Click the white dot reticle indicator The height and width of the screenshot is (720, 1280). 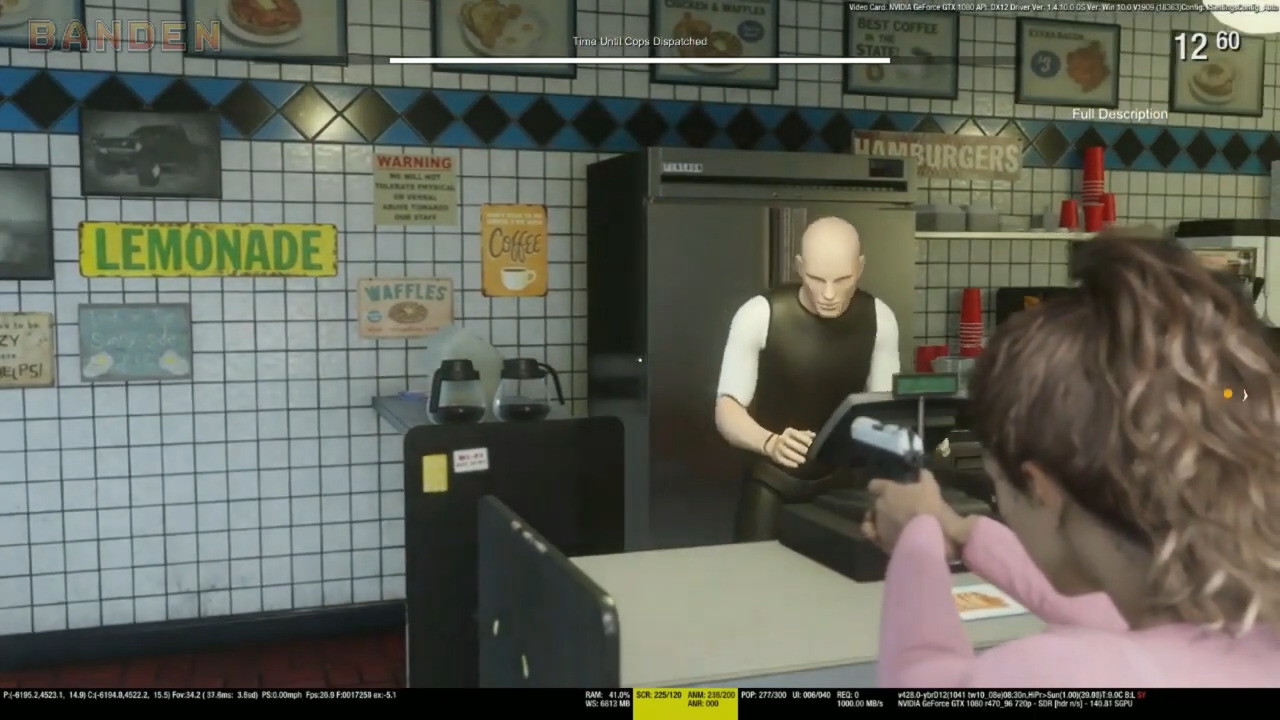coord(1227,394)
